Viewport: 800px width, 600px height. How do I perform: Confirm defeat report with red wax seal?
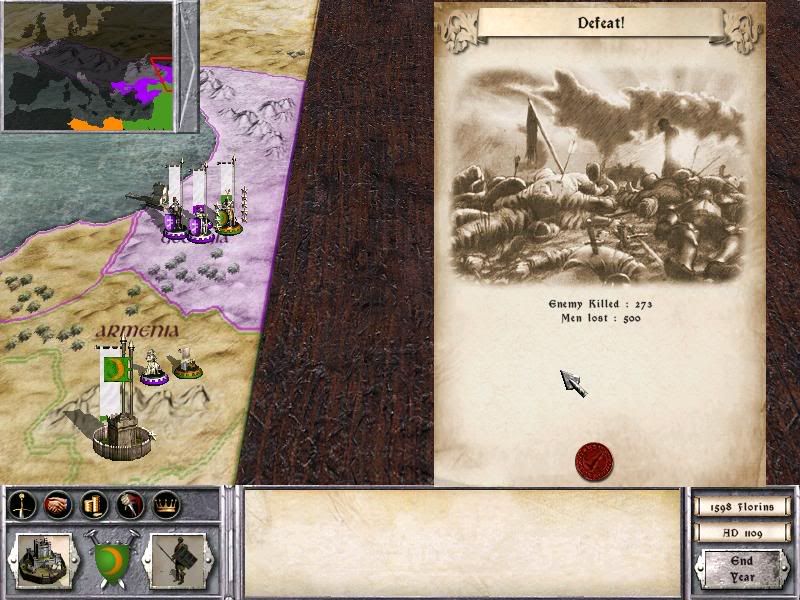[x=594, y=461]
